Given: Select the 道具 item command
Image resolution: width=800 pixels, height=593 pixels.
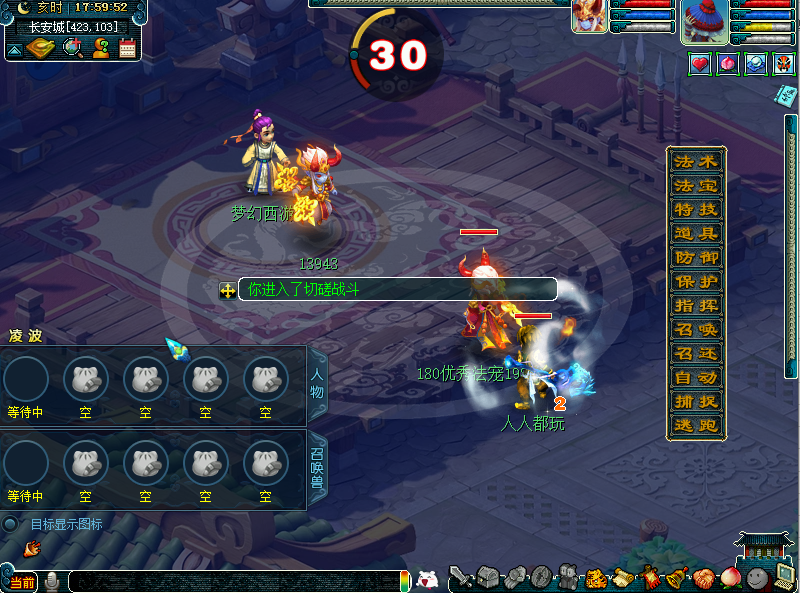Looking at the screenshot, I should pos(696,234).
